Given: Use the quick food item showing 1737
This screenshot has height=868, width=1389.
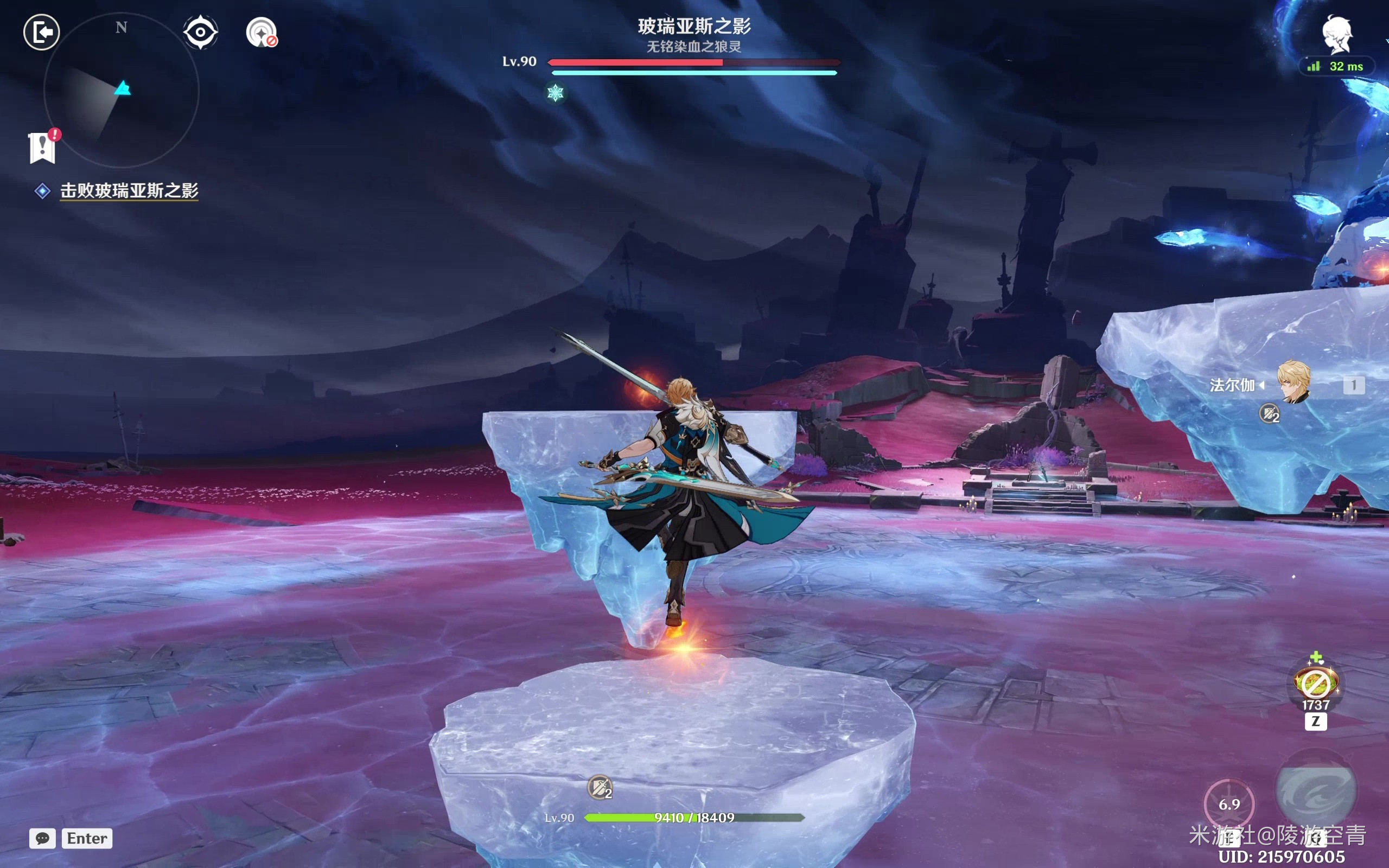Looking at the screenshot, I should 1316,684.
